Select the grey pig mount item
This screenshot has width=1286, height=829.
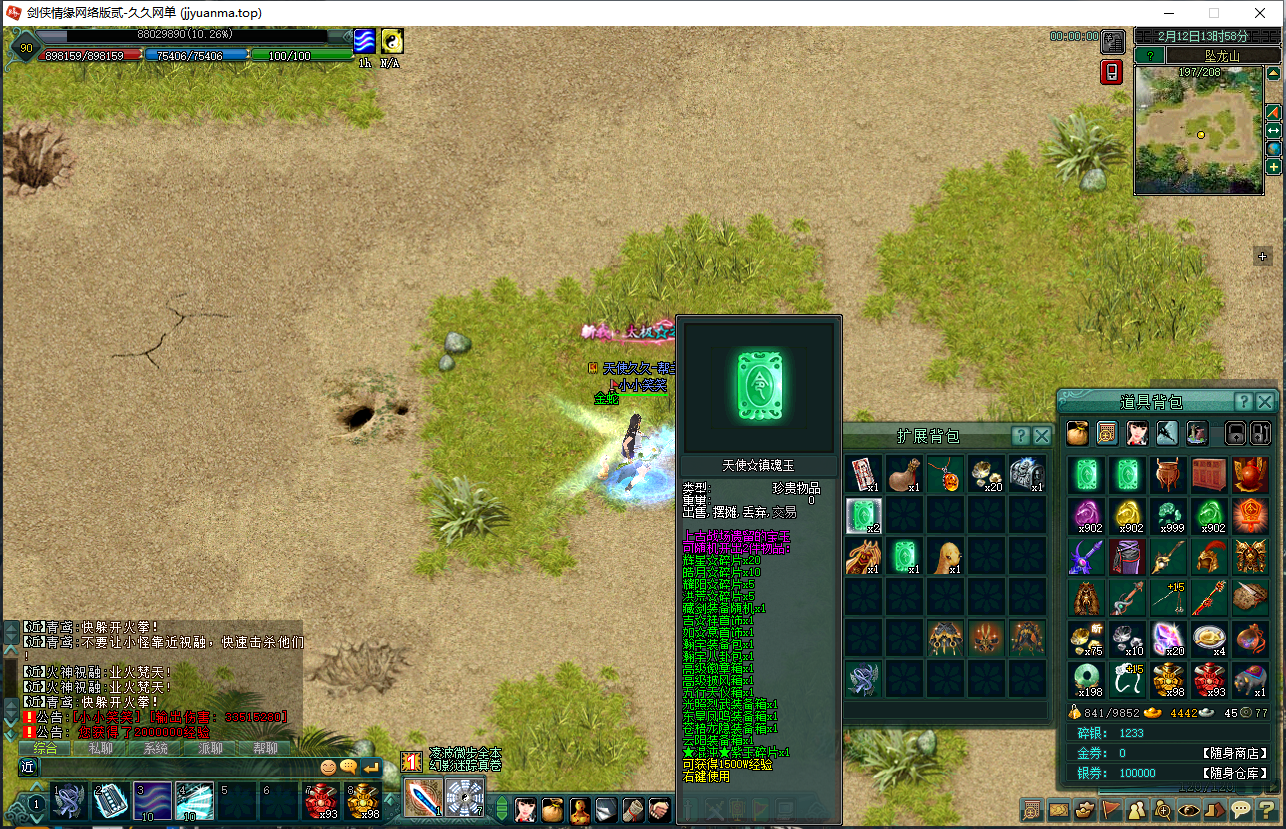point(1250,679)
